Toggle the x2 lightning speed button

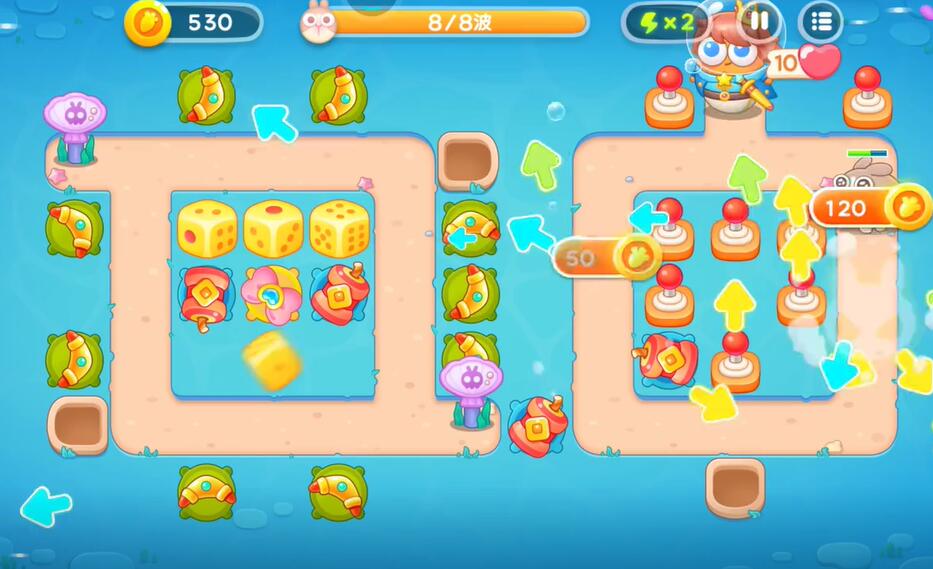pyautogui.click(x=664, y=22)
